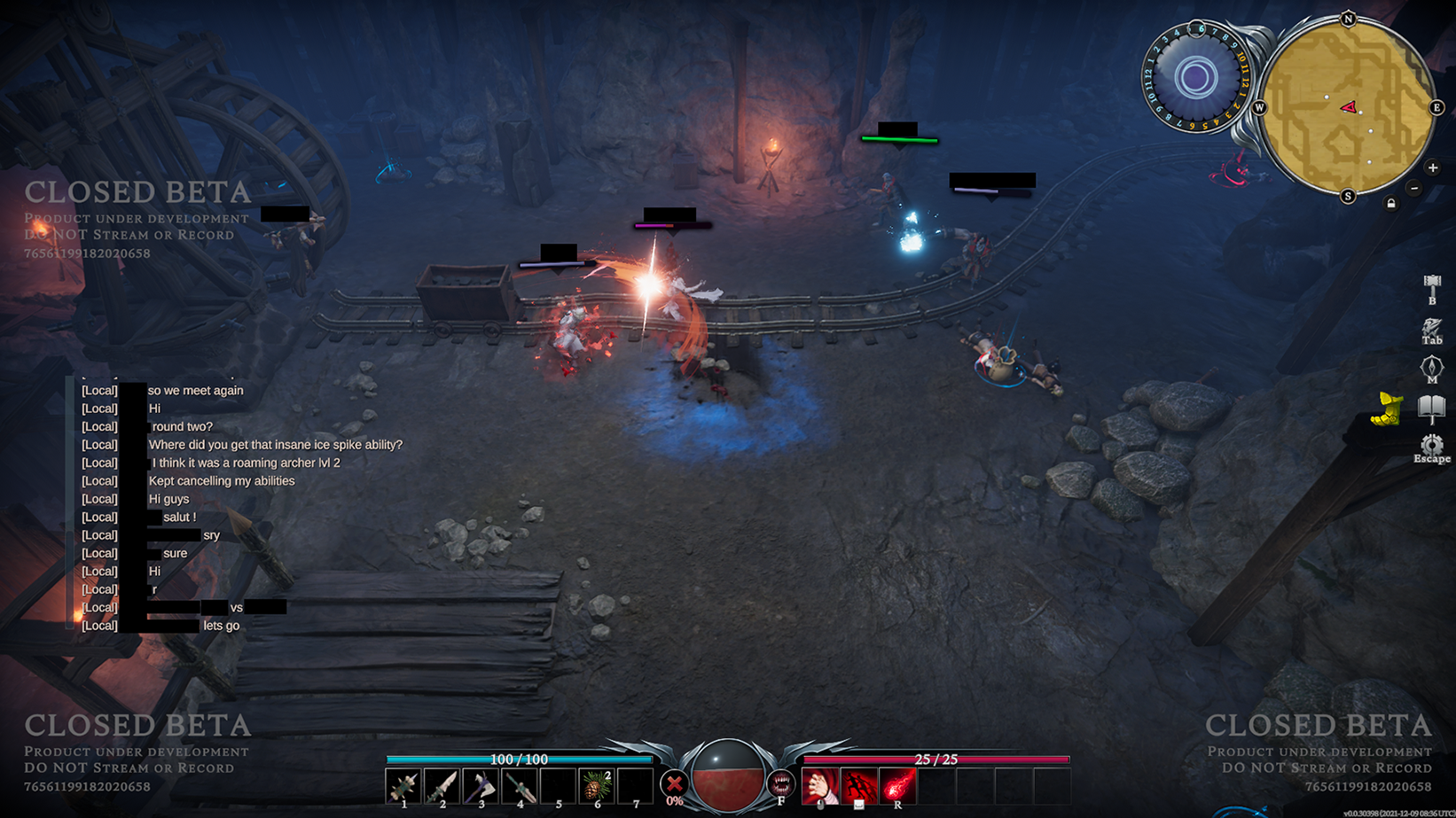The image size is (1456, 818).
Task: Select the spiked mace in hotbar slot 1
Action: coord(403,786)
